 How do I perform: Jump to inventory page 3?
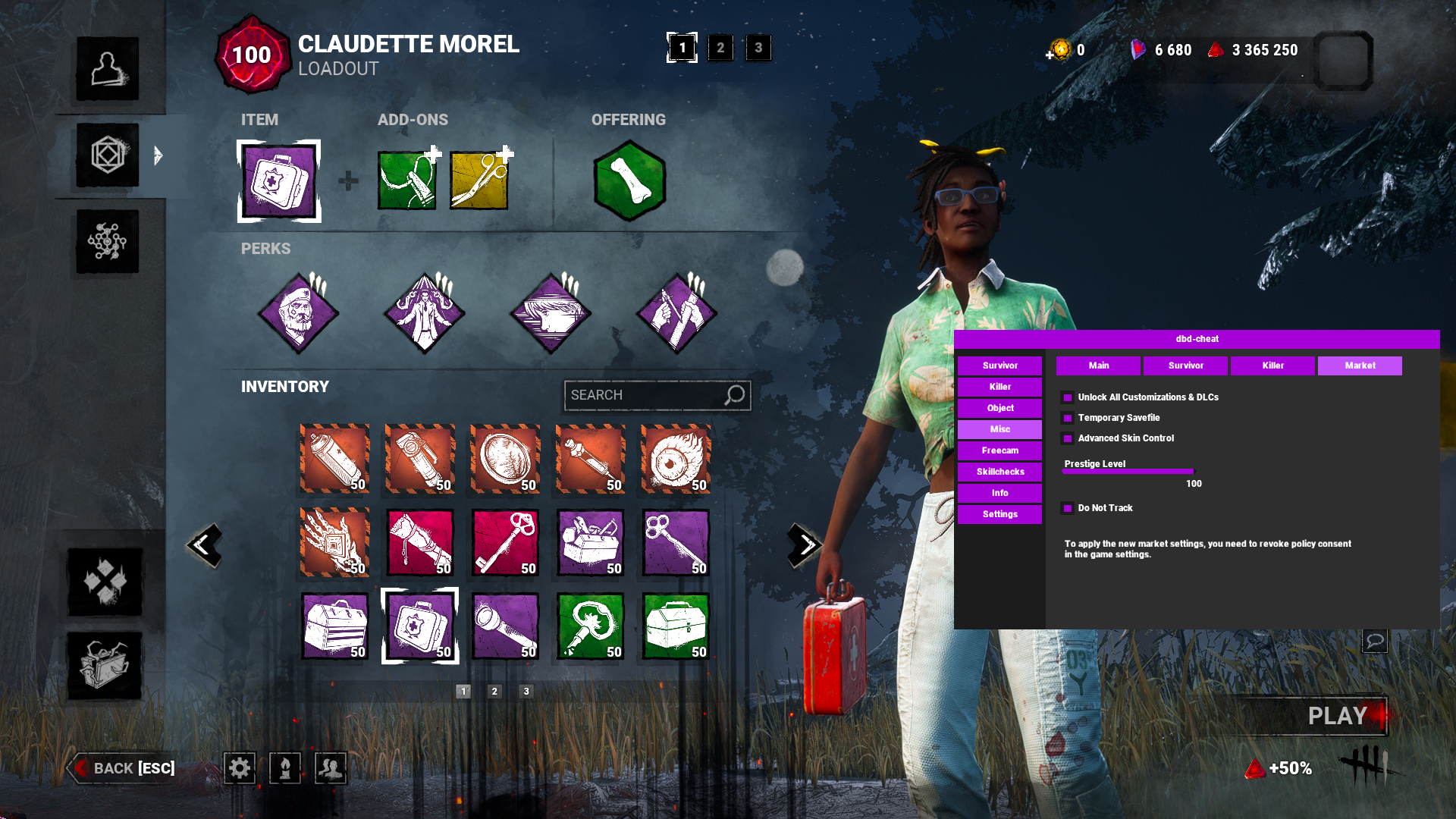[526, 691]
